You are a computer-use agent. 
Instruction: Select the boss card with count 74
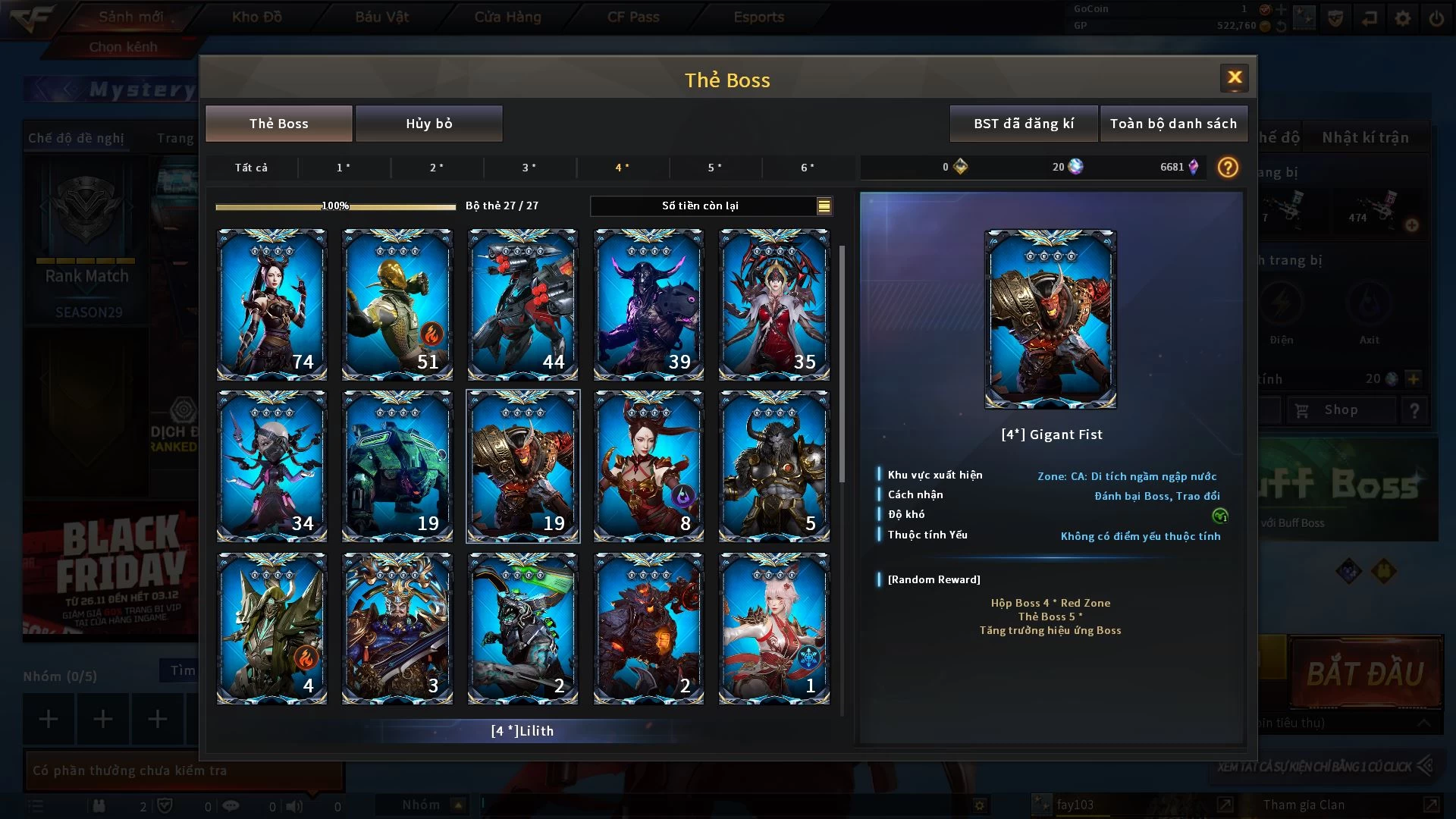(x=271, y=304)
